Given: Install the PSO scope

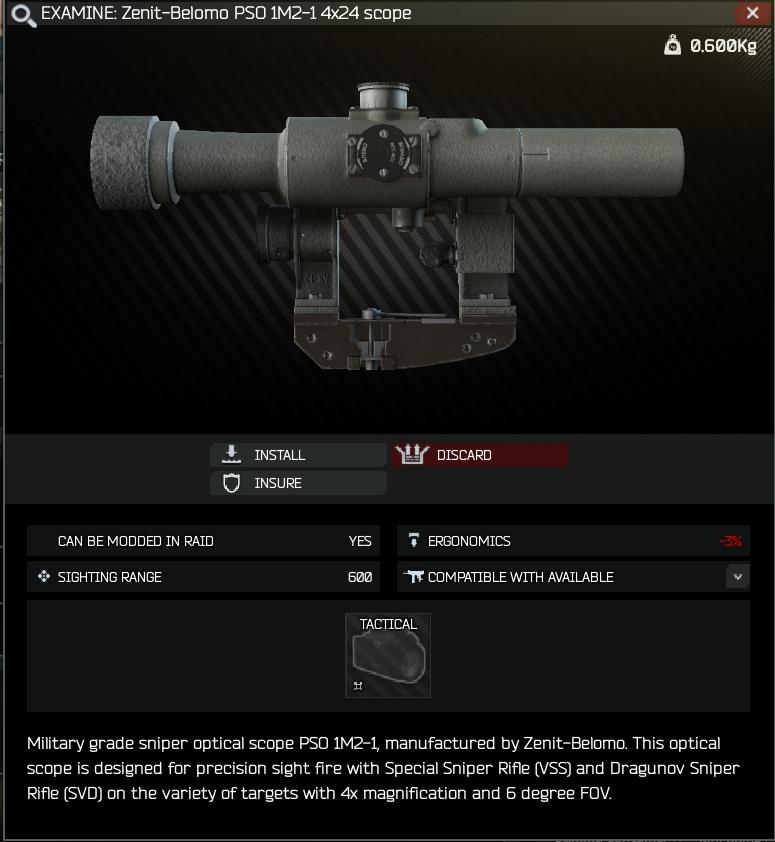Looking at the screenshot, I should tap(298, 455).
